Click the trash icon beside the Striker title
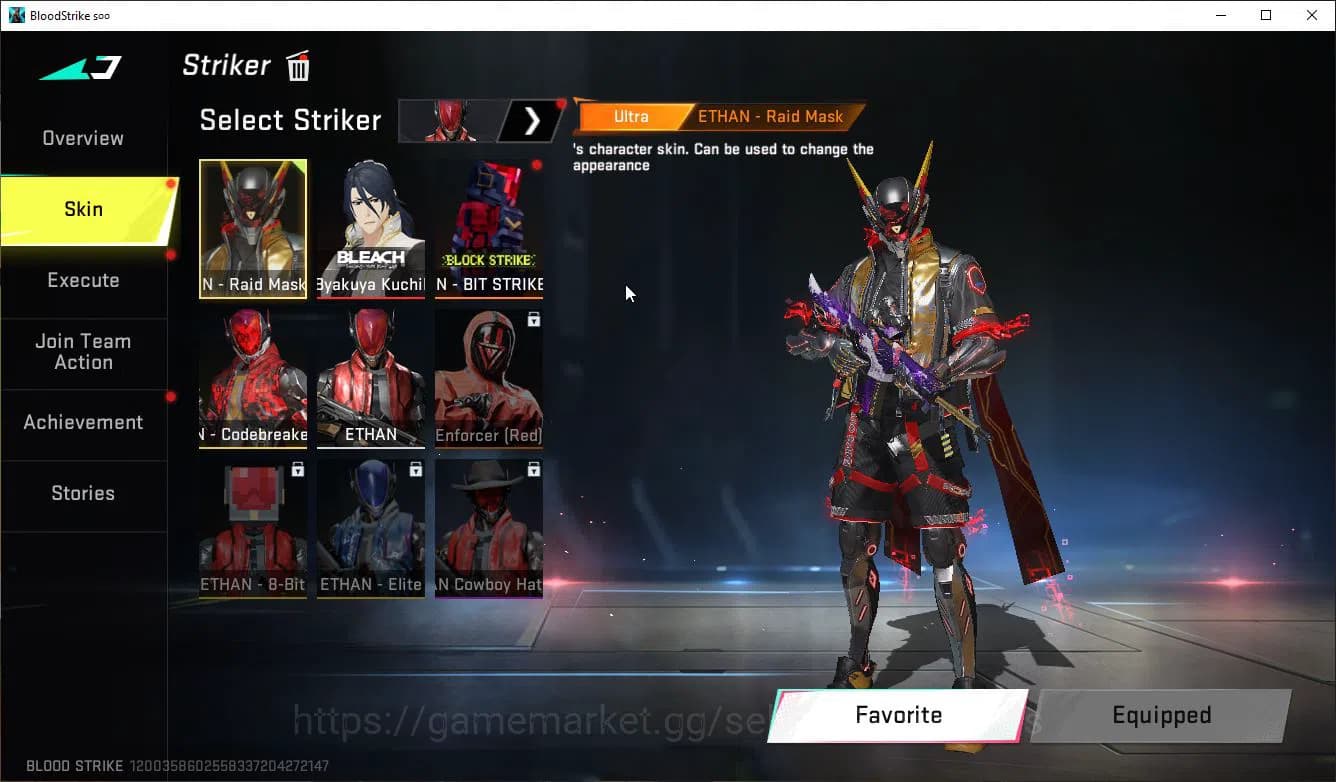The height and width of the screenshot is (782, 1336). coord(297,66)
